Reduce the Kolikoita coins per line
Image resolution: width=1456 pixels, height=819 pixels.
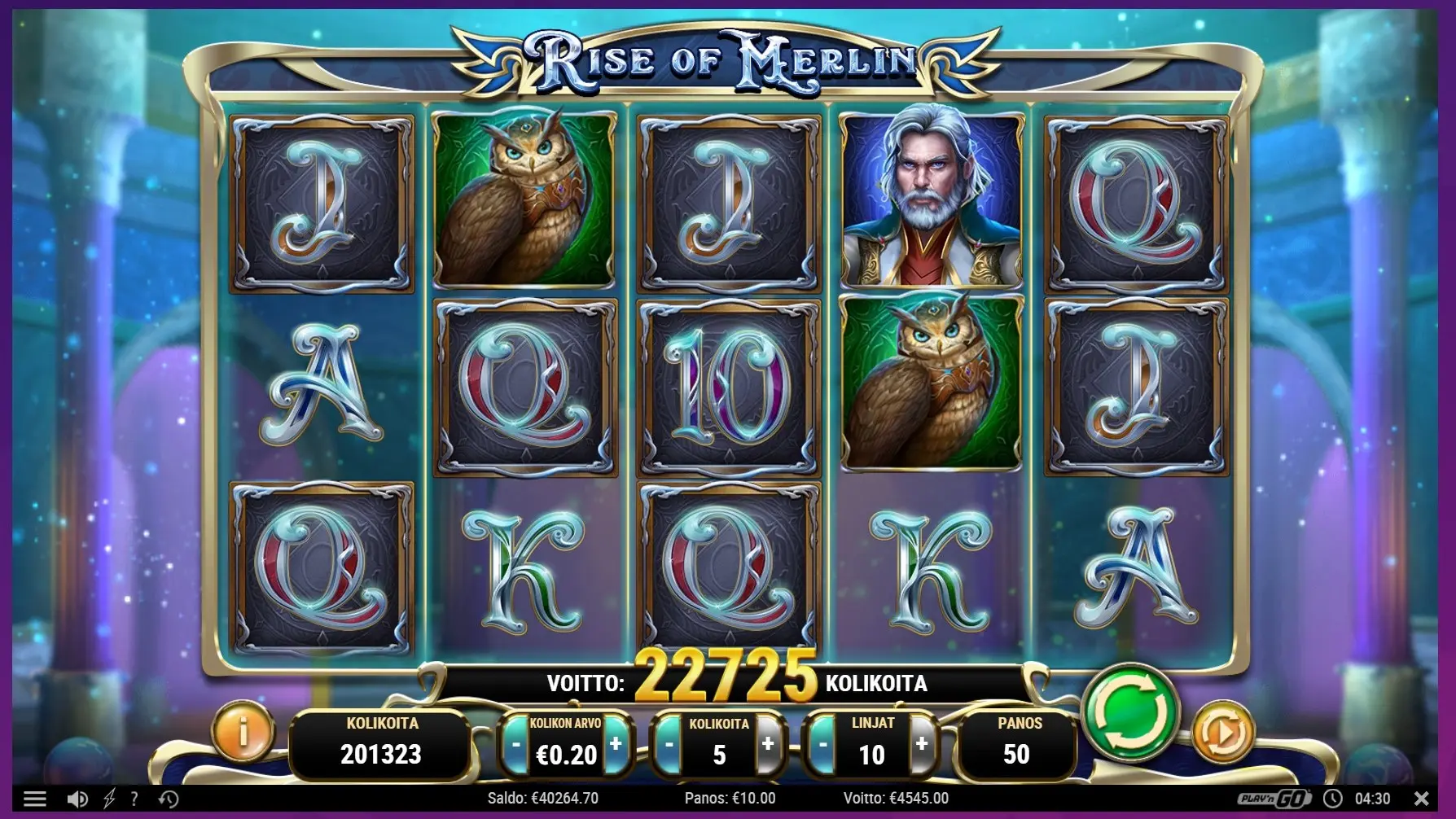pos(669,744)
